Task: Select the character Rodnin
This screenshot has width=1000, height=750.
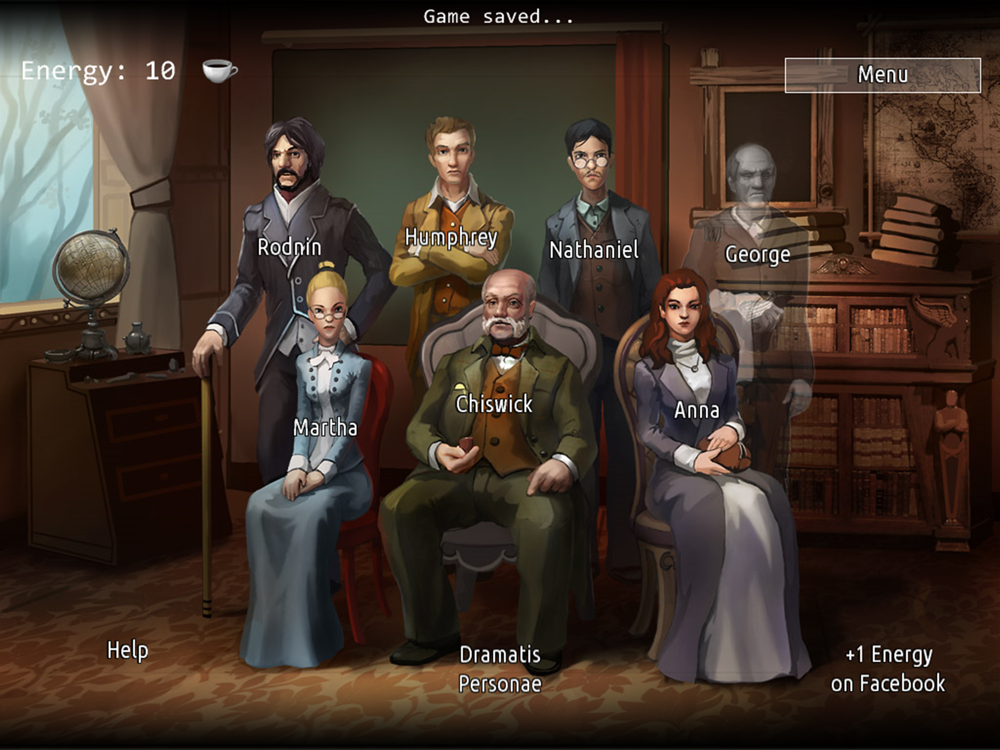Action: pyautogui.click(x=289, y=247)
